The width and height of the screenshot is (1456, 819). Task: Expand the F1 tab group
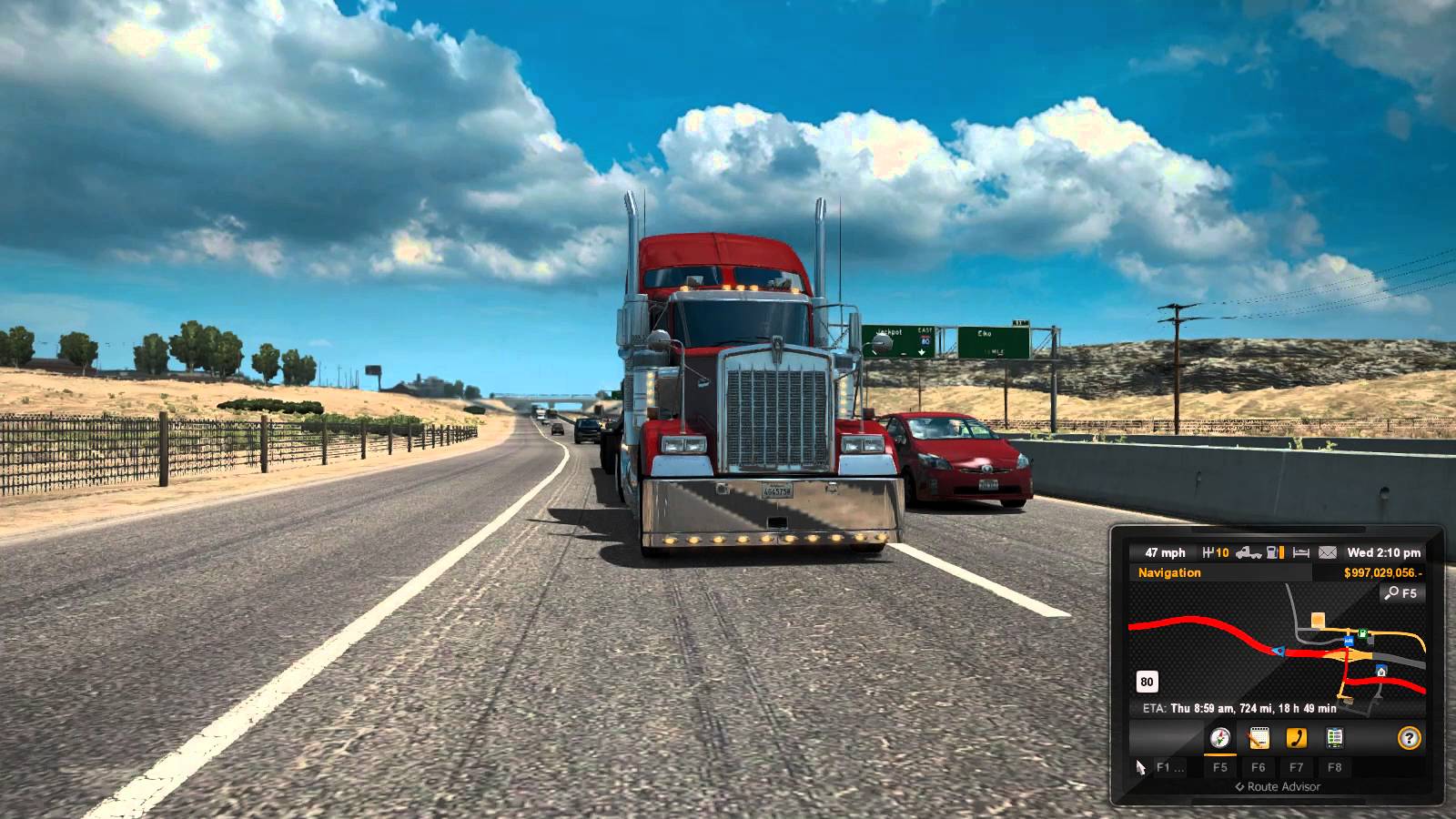(x=1170, y=767)
